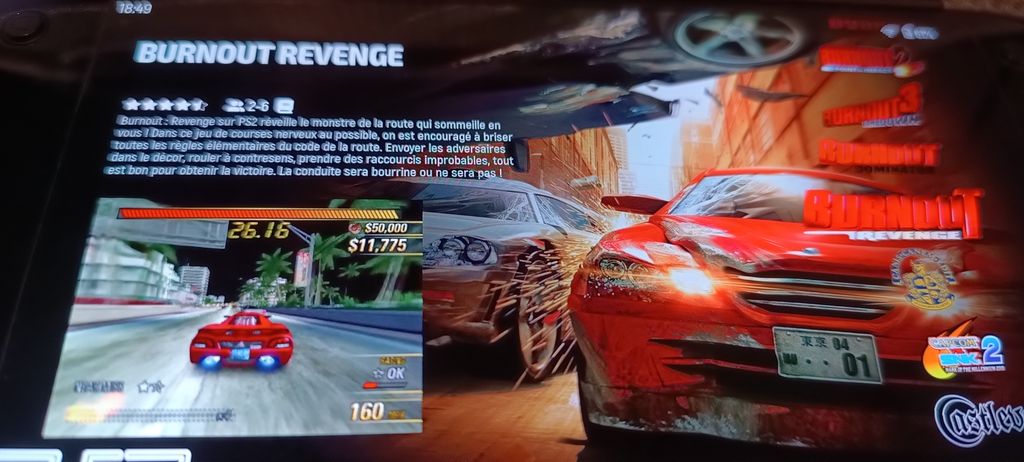Choose the Castlevania logo in the list
Image resolution: width=1024 pixels, height=462 pixels.
[x=980, y=418]
